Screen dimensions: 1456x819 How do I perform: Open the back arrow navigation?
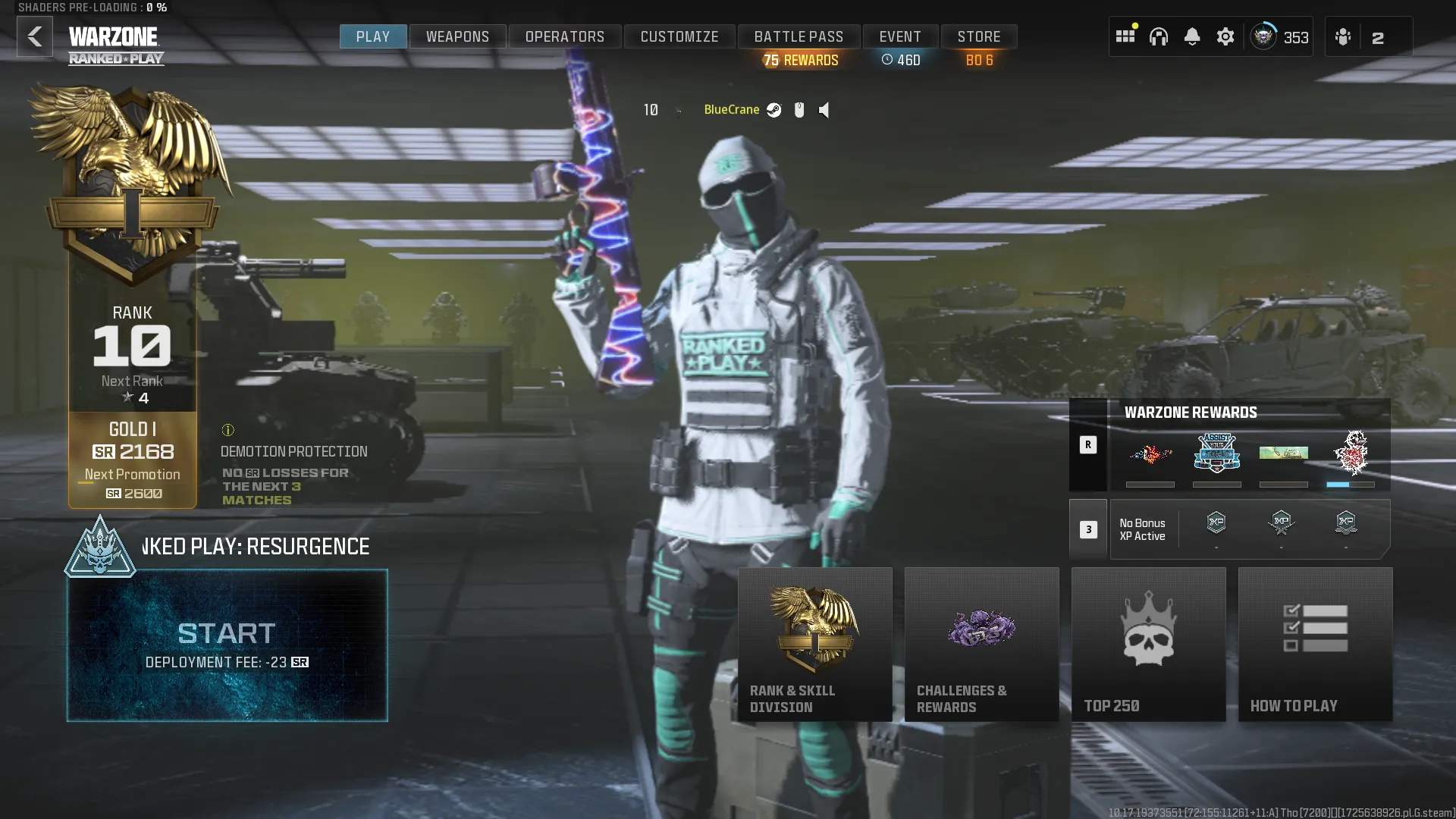[x=34, y=36]
